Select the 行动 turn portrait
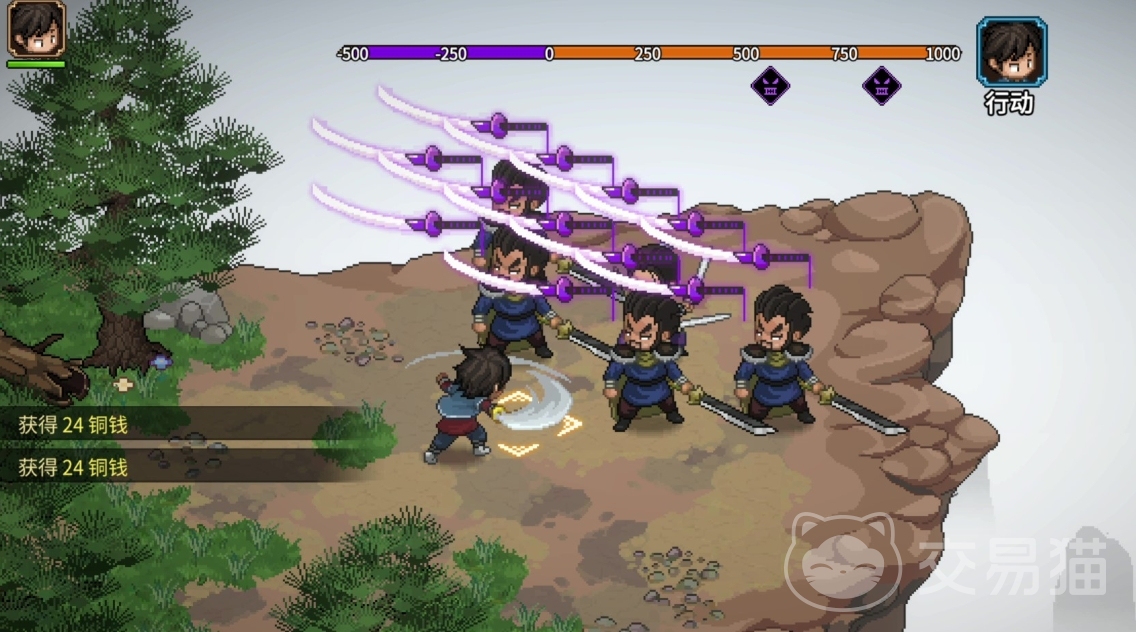This screenshot has width=1136, height=632. pos(1011,52)
